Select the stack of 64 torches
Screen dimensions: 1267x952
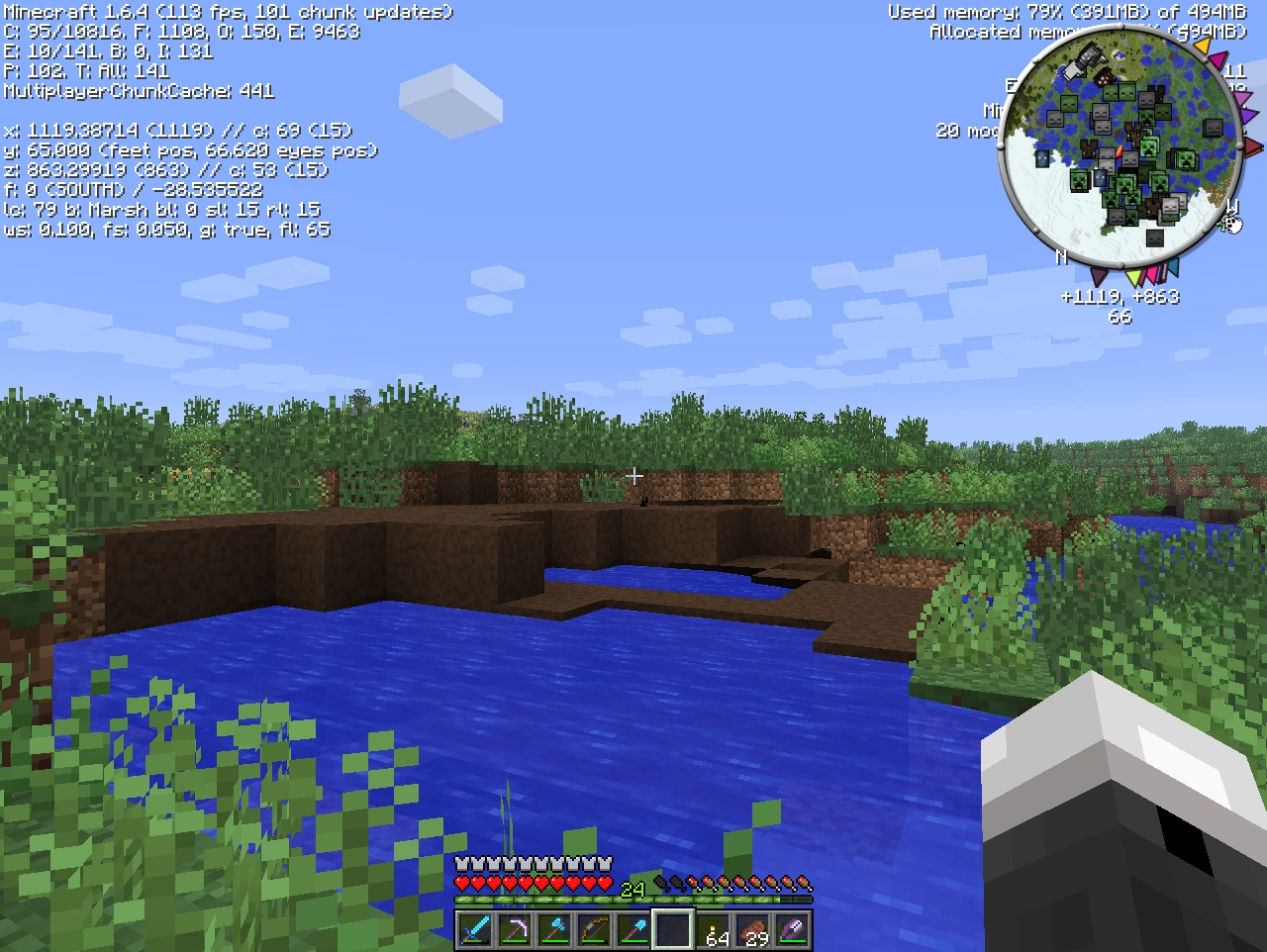click(714, 927)
